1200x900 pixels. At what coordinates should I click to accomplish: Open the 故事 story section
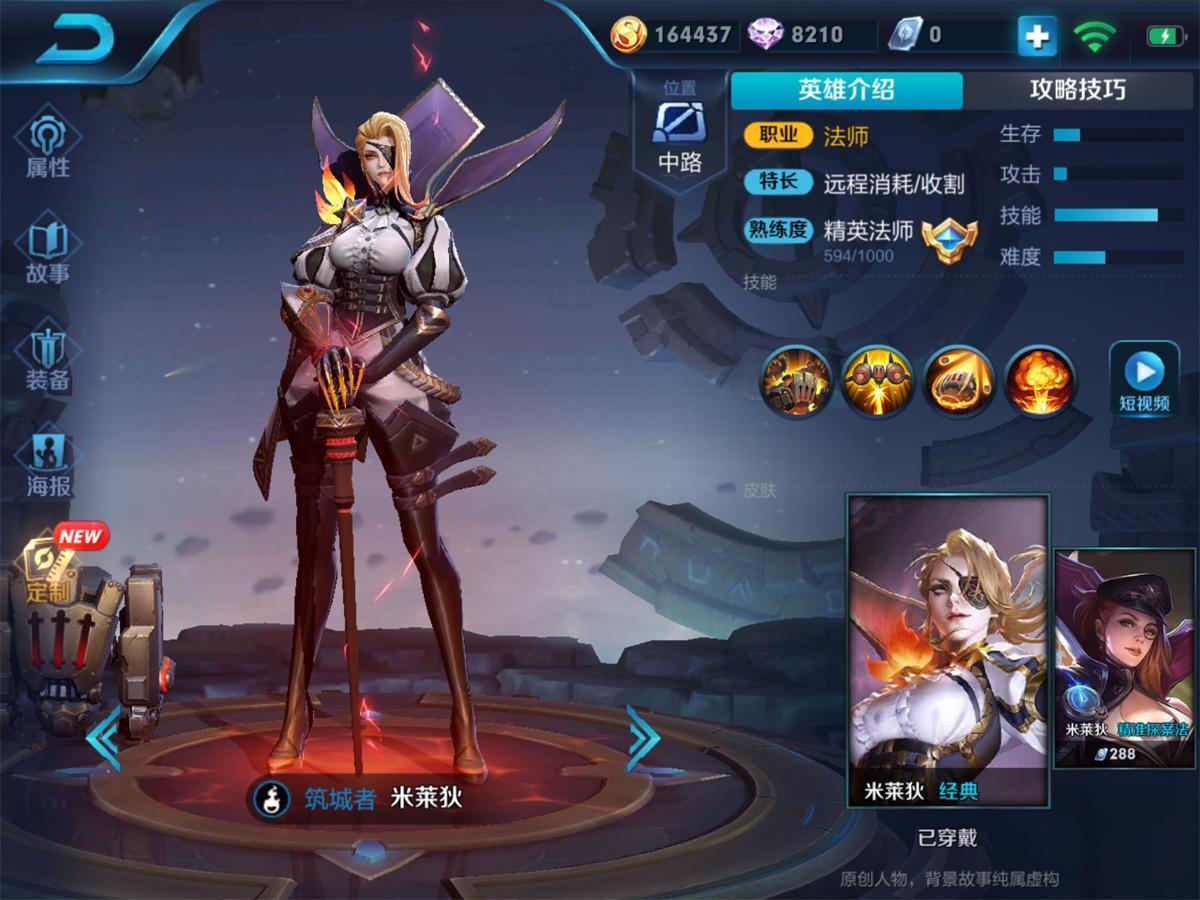(x=48, y=253)
